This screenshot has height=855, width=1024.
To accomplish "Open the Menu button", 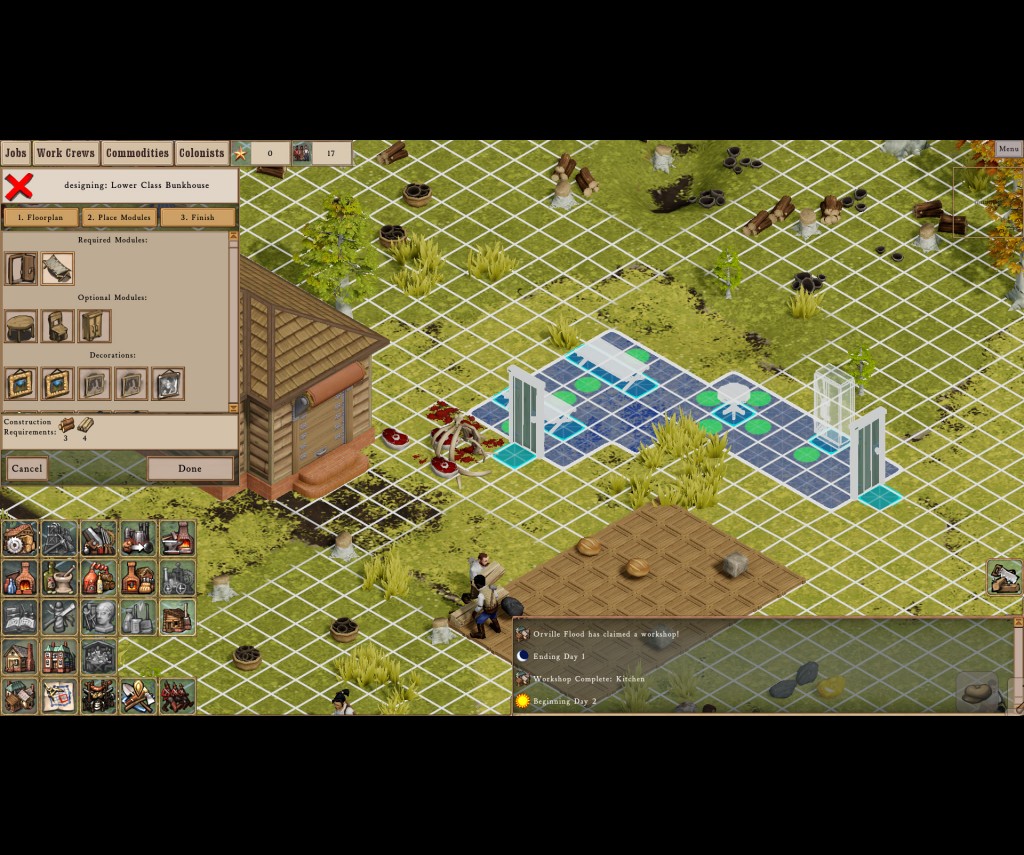I will pos(1008,149).
